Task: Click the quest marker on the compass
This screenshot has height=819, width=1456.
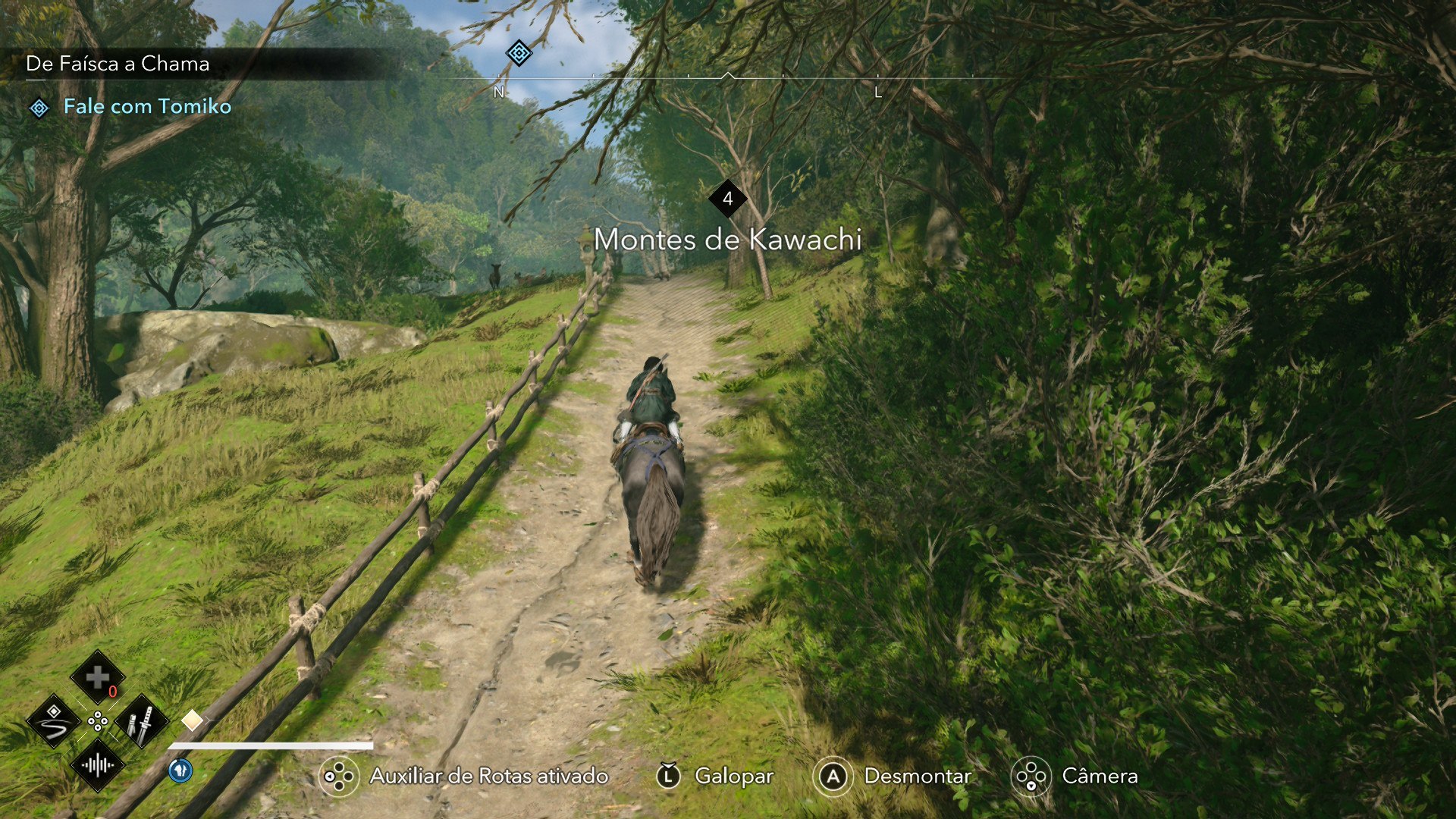Action: point(519,53)
